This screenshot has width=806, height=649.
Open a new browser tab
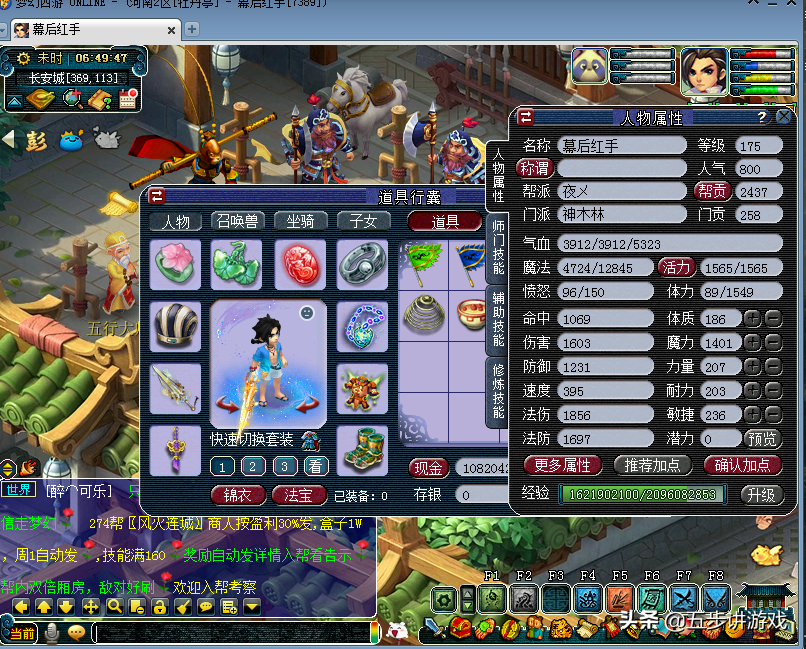(x=192, y=28)
